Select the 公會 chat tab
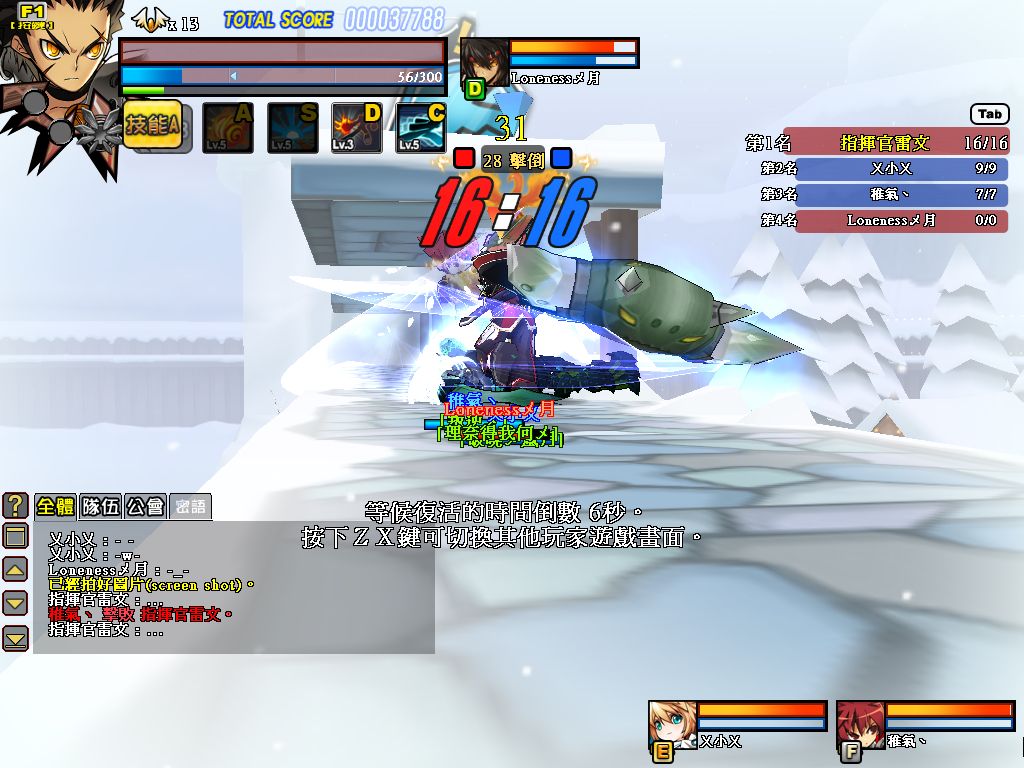Viewport: 1024px width, 768px height. pos(145,506)
